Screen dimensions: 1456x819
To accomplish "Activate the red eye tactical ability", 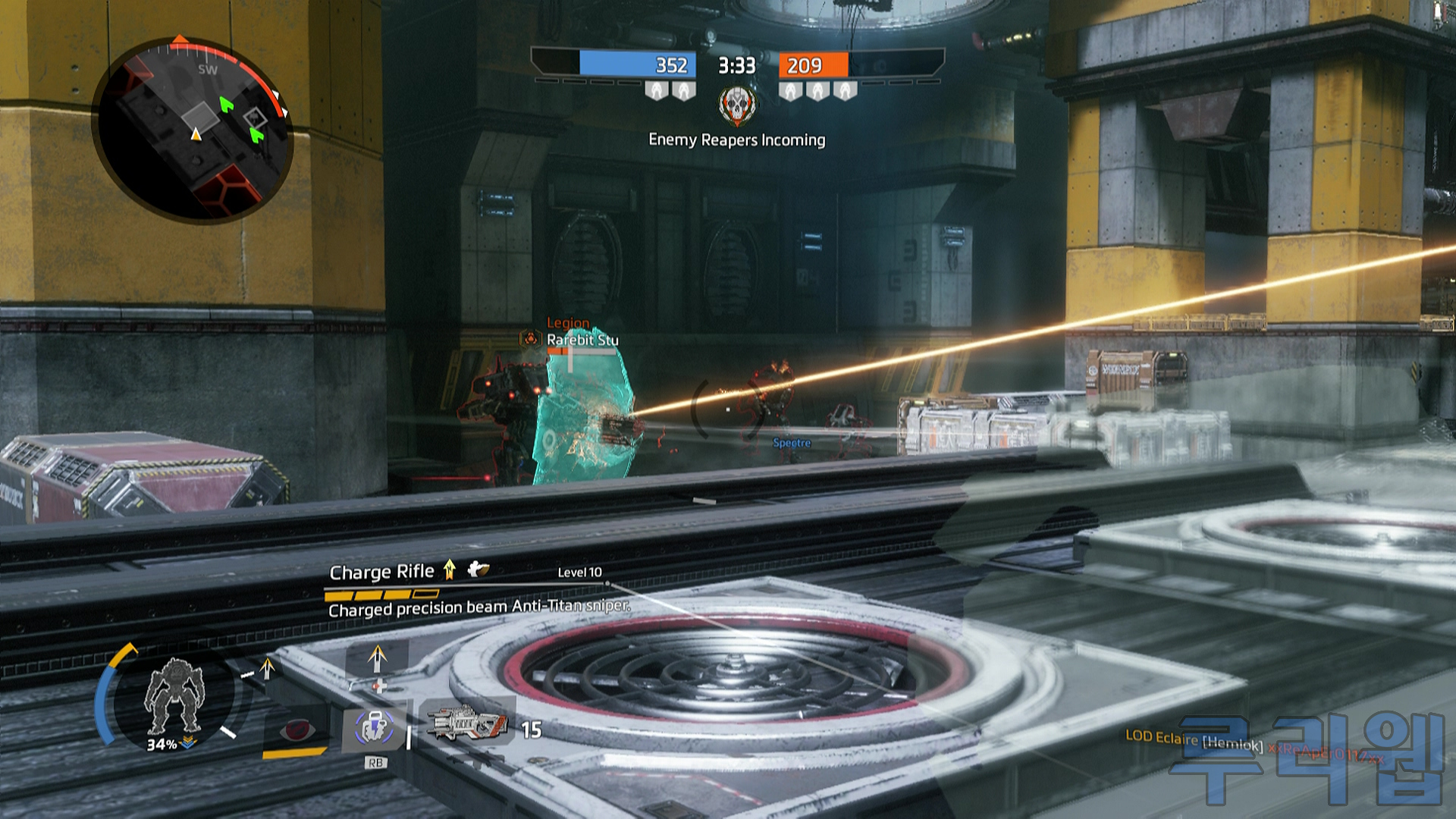I will (296, 731).
